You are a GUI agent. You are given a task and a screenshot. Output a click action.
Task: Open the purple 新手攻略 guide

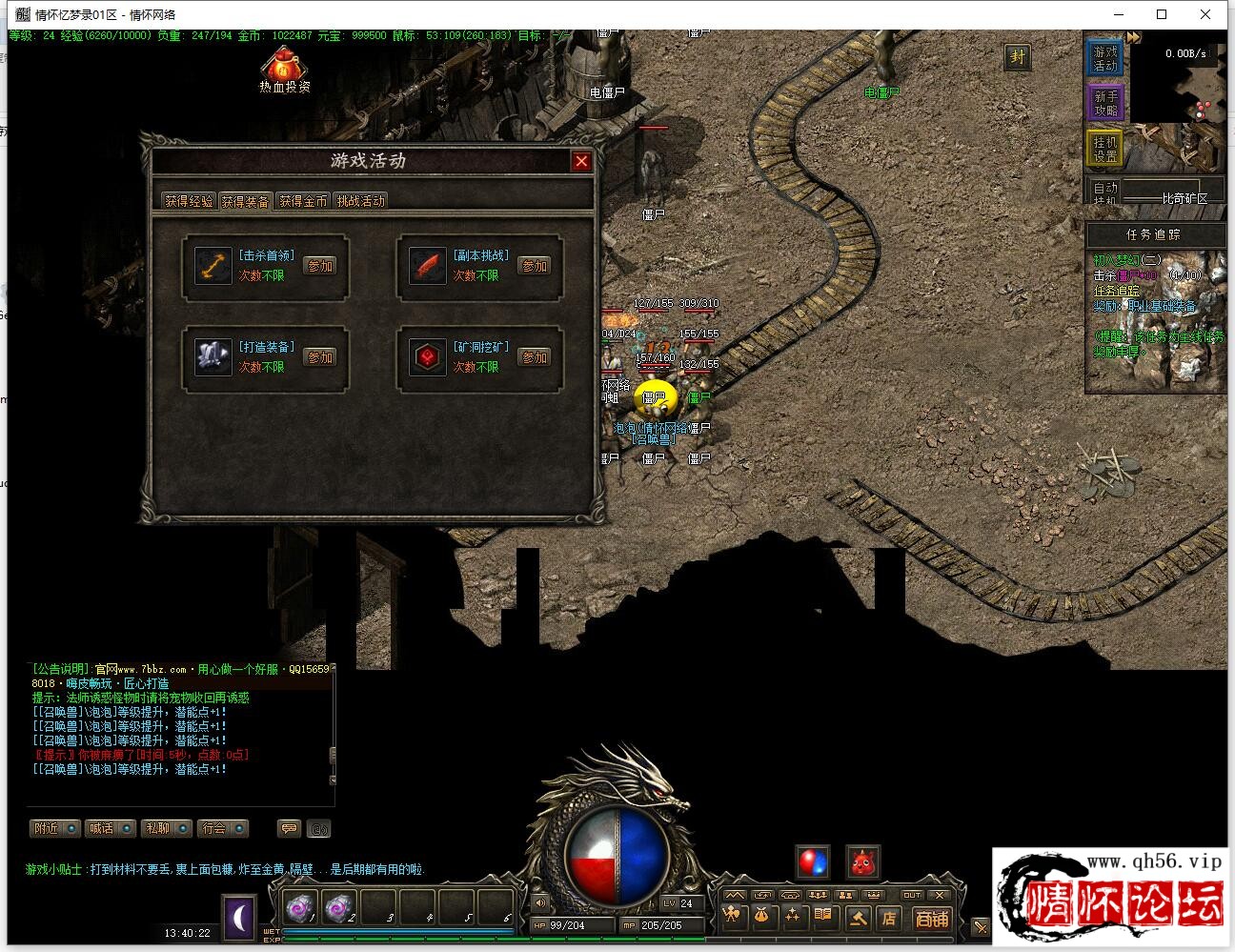(1105, 103)
